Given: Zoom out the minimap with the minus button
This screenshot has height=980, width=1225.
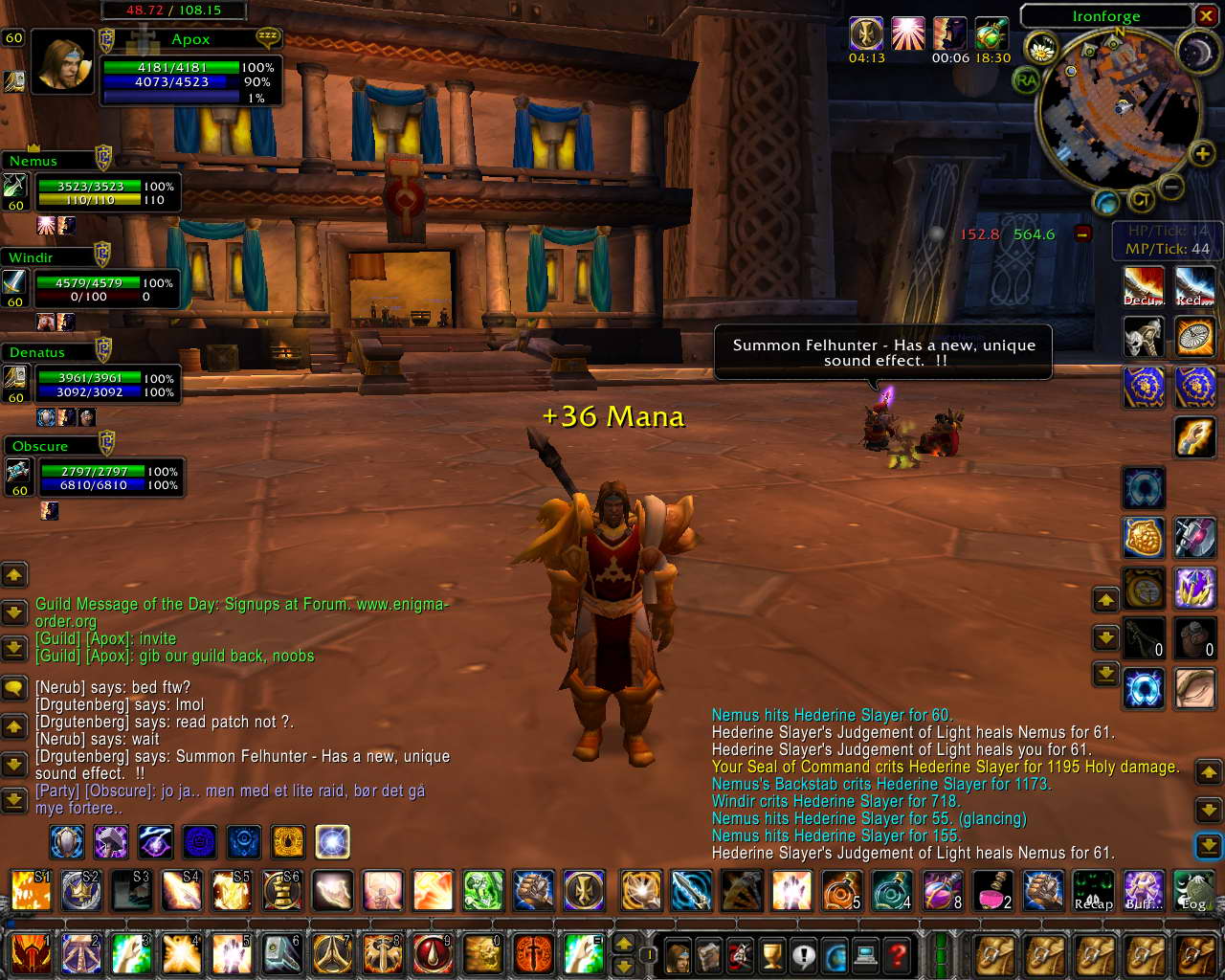Looking at the screenshot, I should coord(1172,186).
